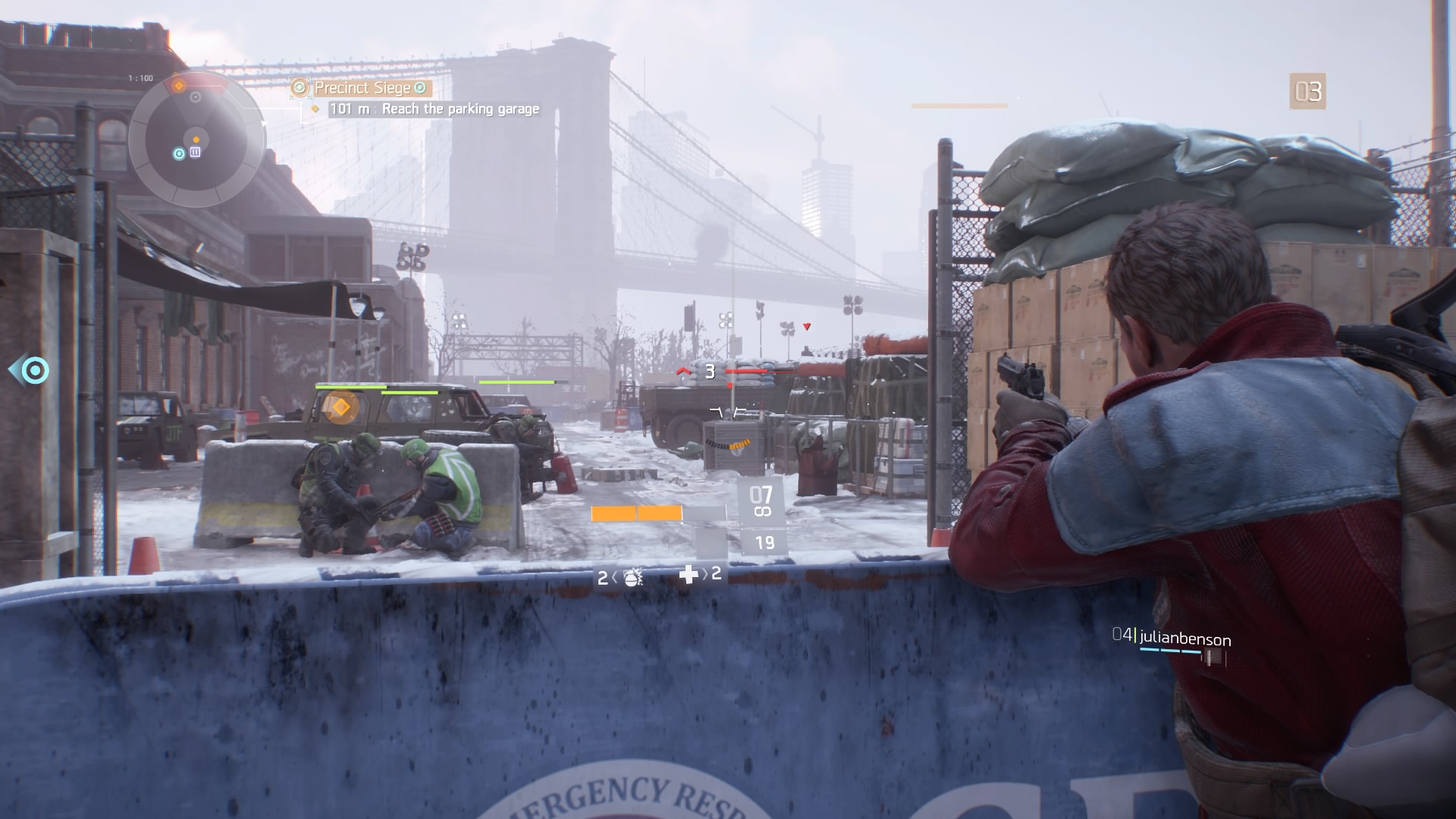Click the diamond expander before the objective distance
Image resolution: width=1456 pixels, height=819 pixels.
tap(314, 108)
